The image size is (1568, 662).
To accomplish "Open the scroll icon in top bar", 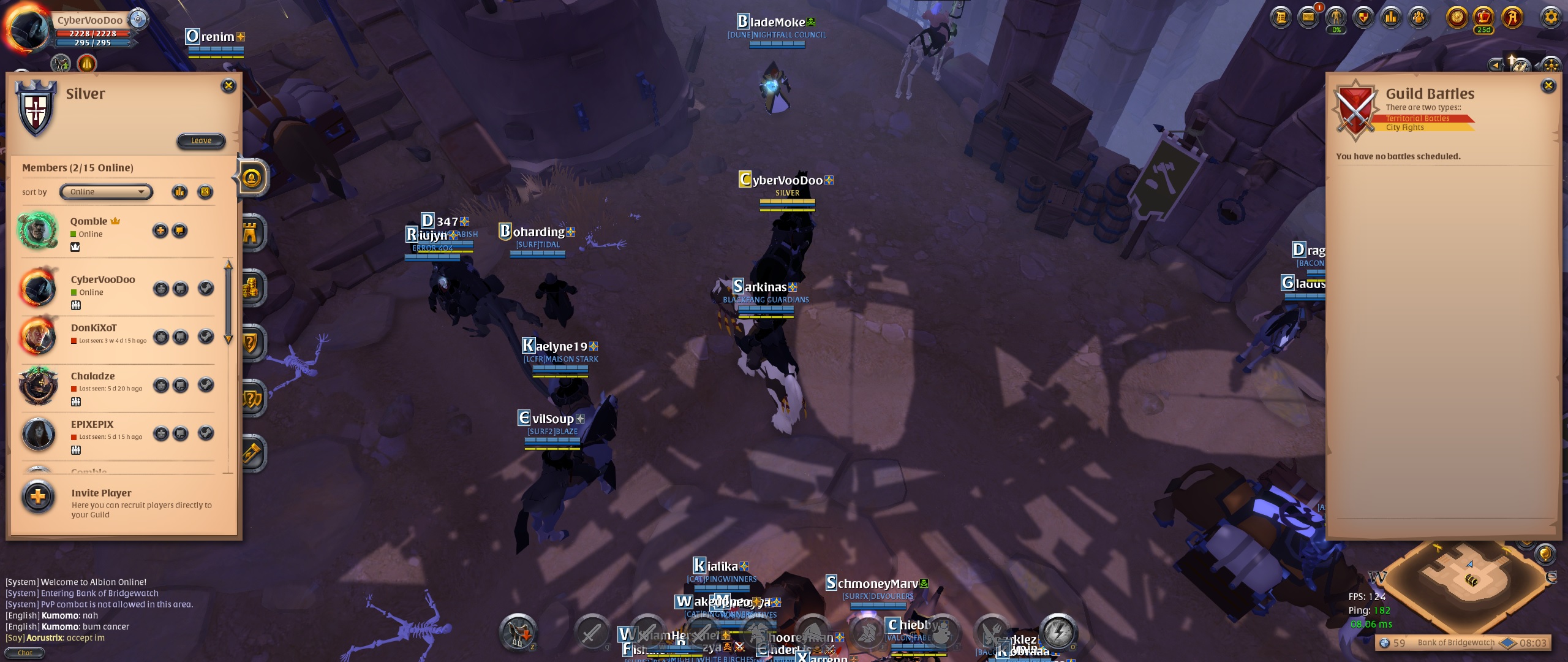I will click(1280, 17).
